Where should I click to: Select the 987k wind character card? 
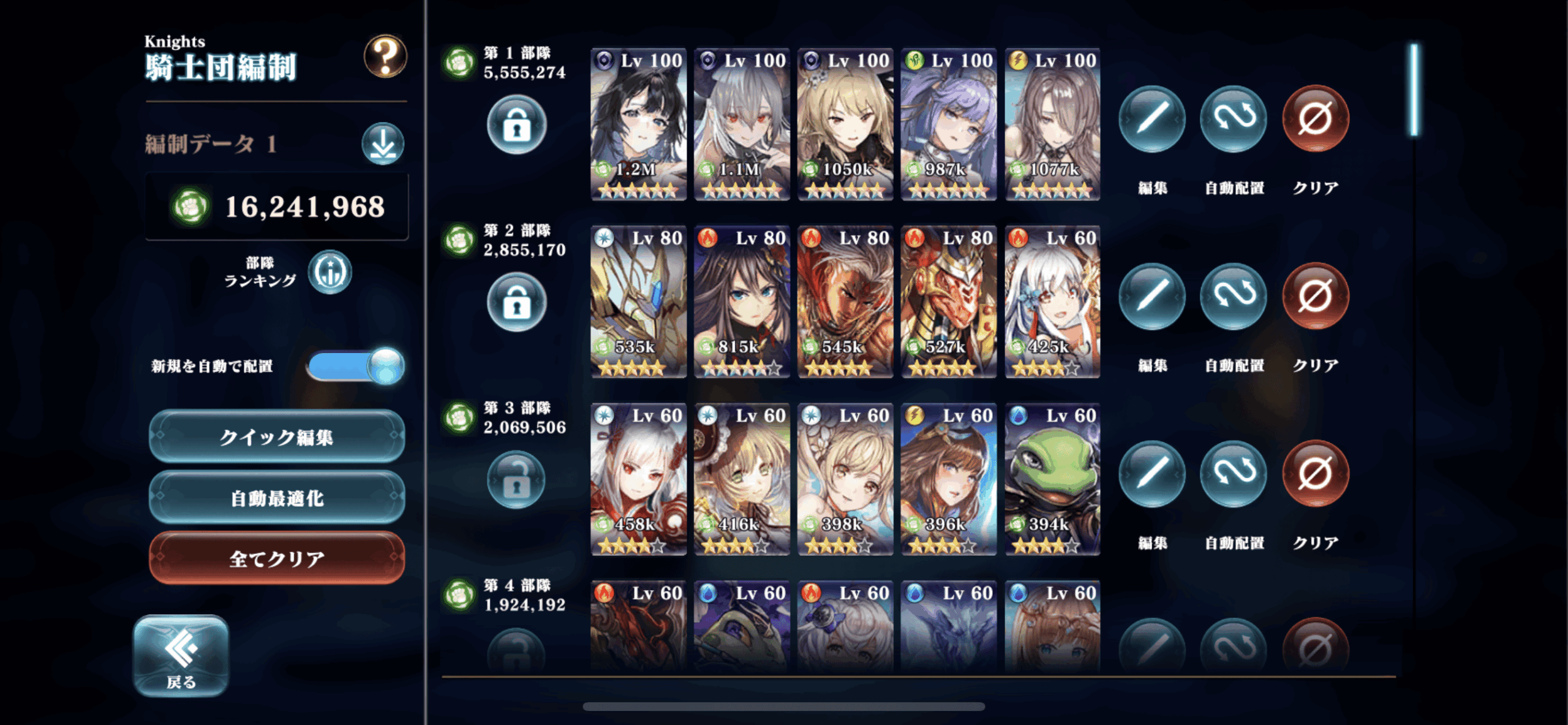coord(949,124)
